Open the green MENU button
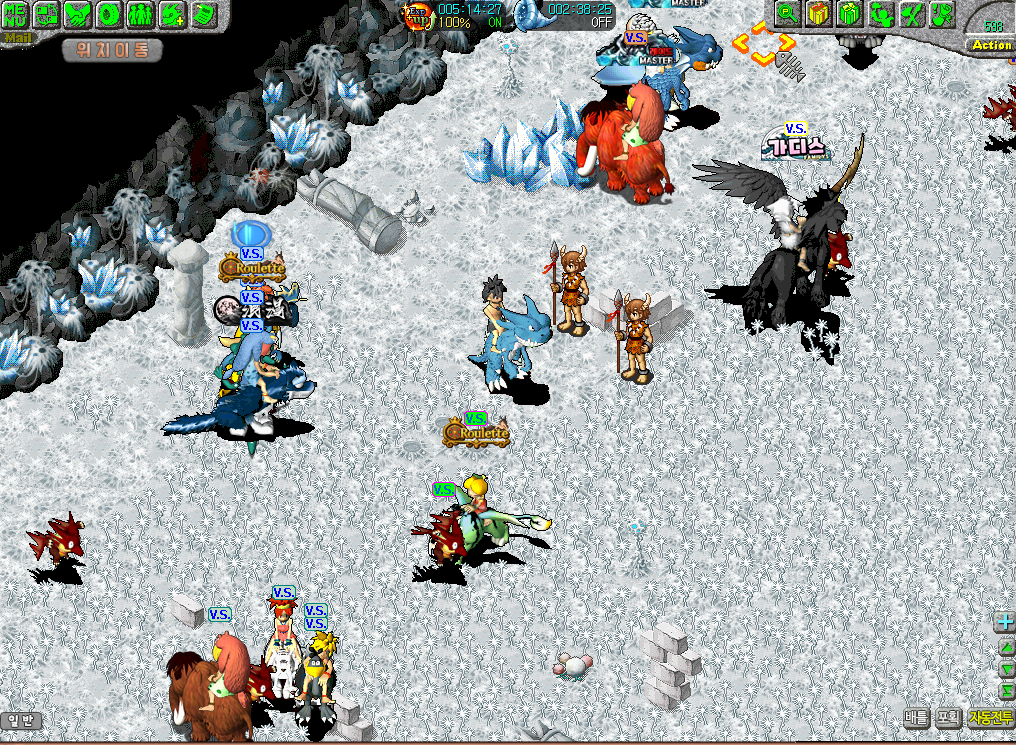This screenshot has width=1016, height=745. 15,14
